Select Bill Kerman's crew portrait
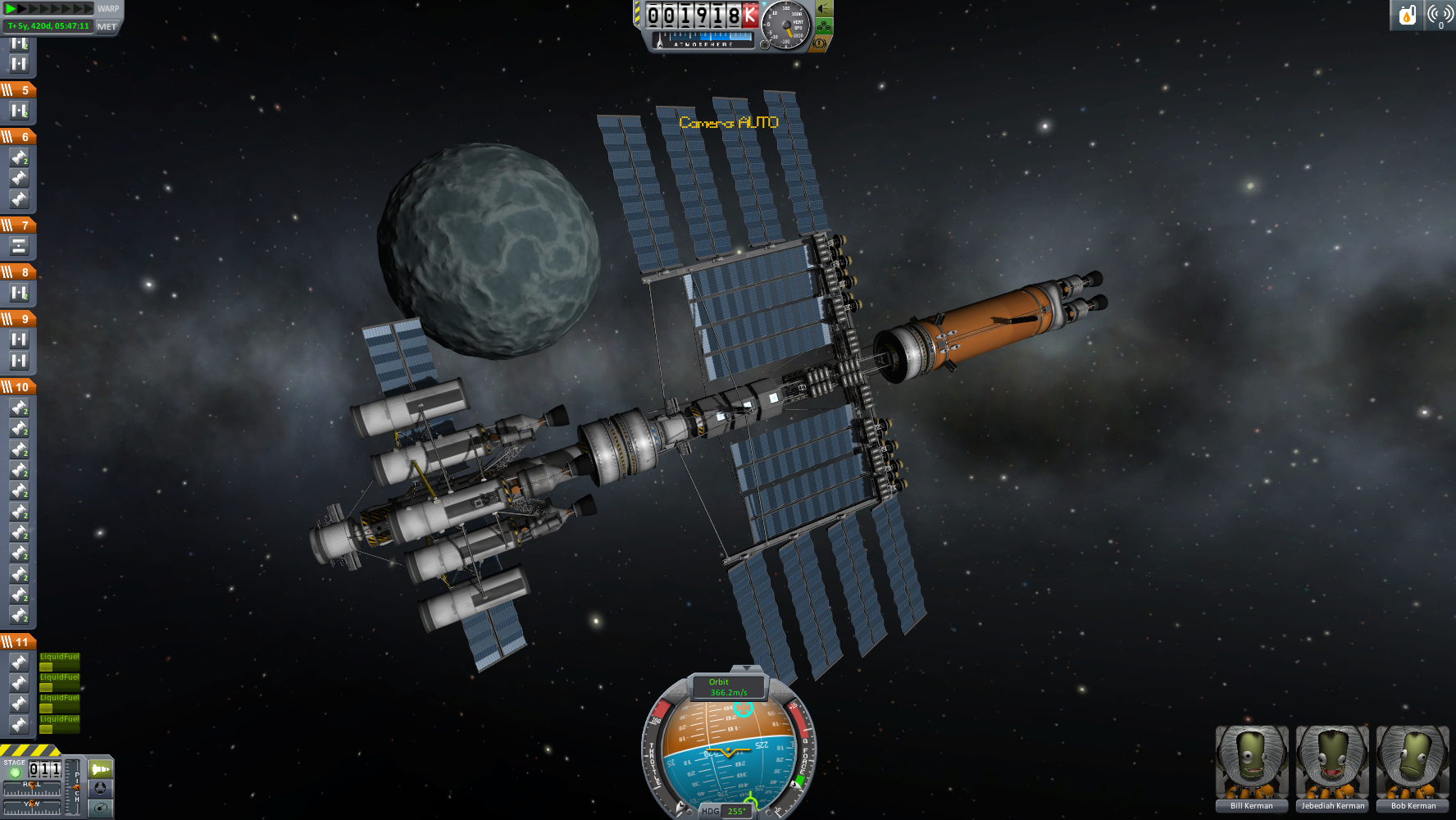Screen dimensions: 1456x820 click(1251, 768)
